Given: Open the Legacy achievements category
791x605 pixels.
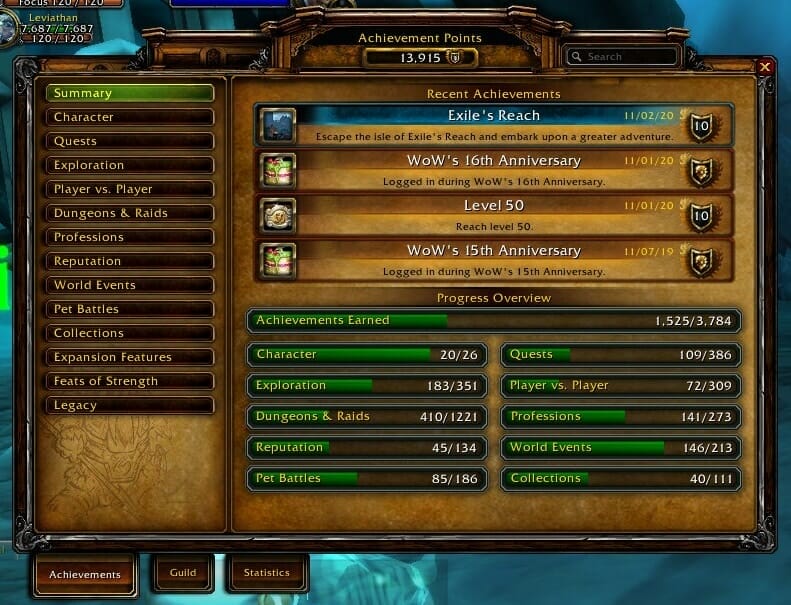Looking at the screenshot, I should point(129,405).
